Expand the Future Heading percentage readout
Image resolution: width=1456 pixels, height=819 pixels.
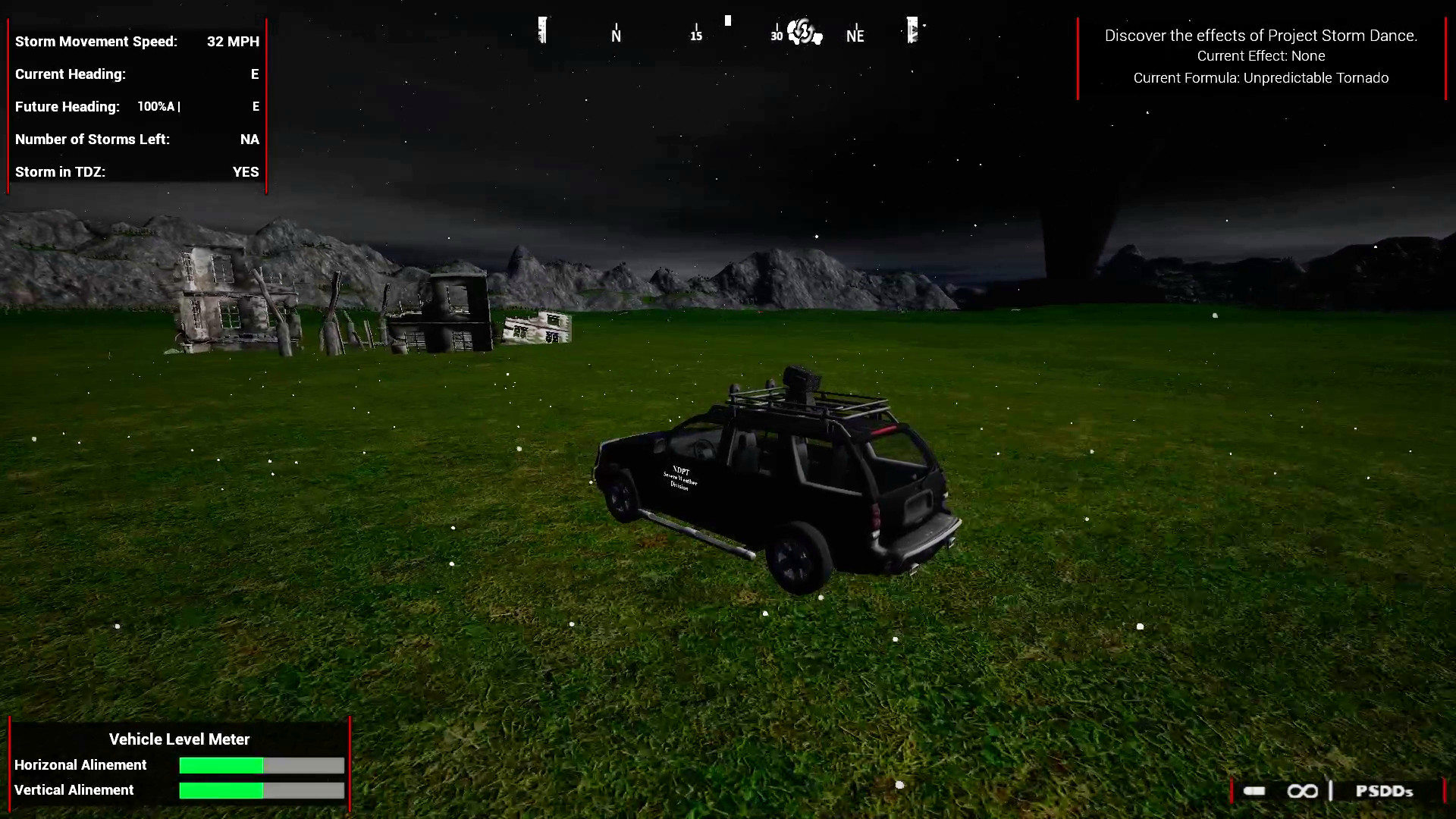pos(158,106)
